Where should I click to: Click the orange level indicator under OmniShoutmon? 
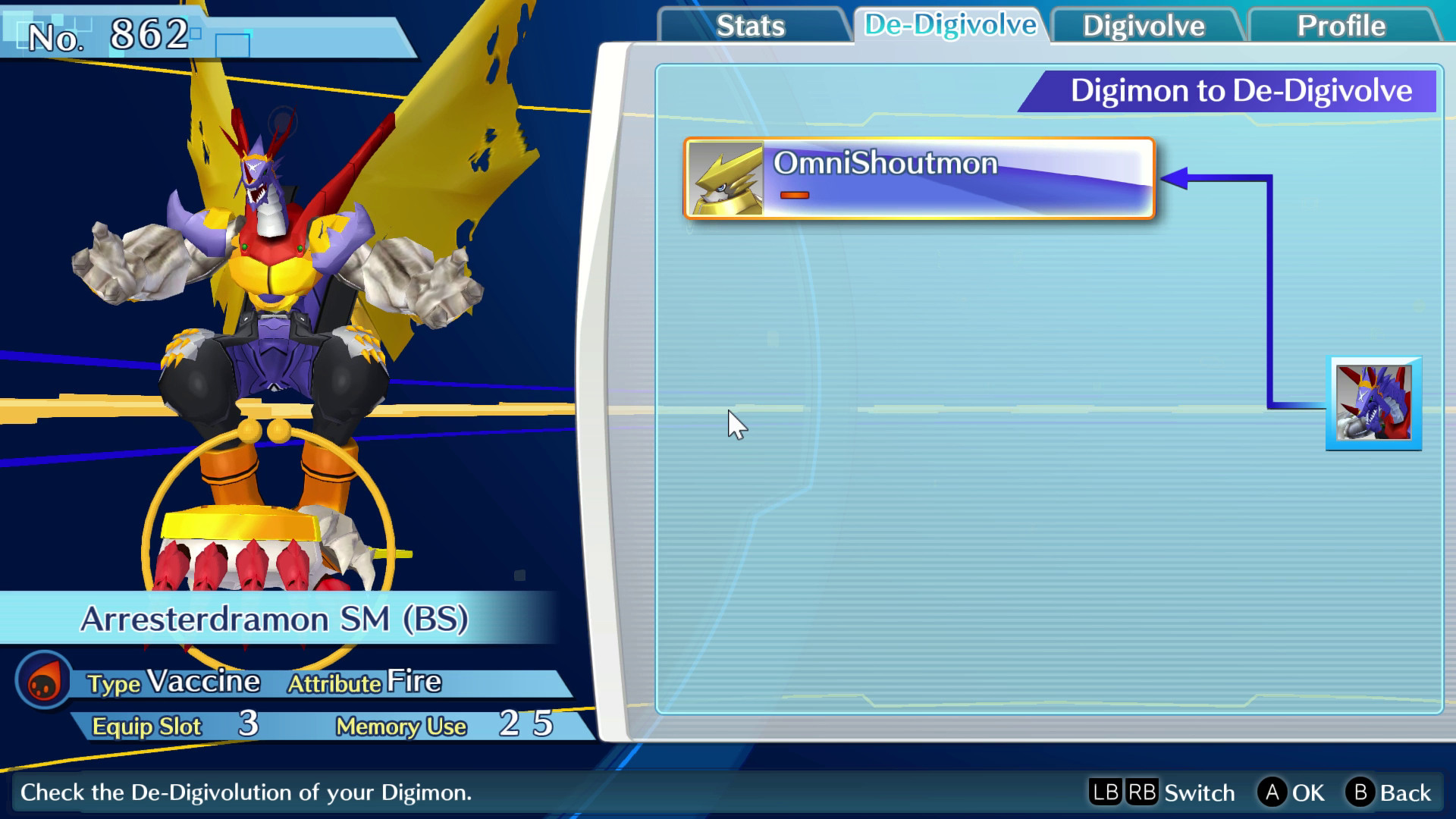click(x=795, y=196)
